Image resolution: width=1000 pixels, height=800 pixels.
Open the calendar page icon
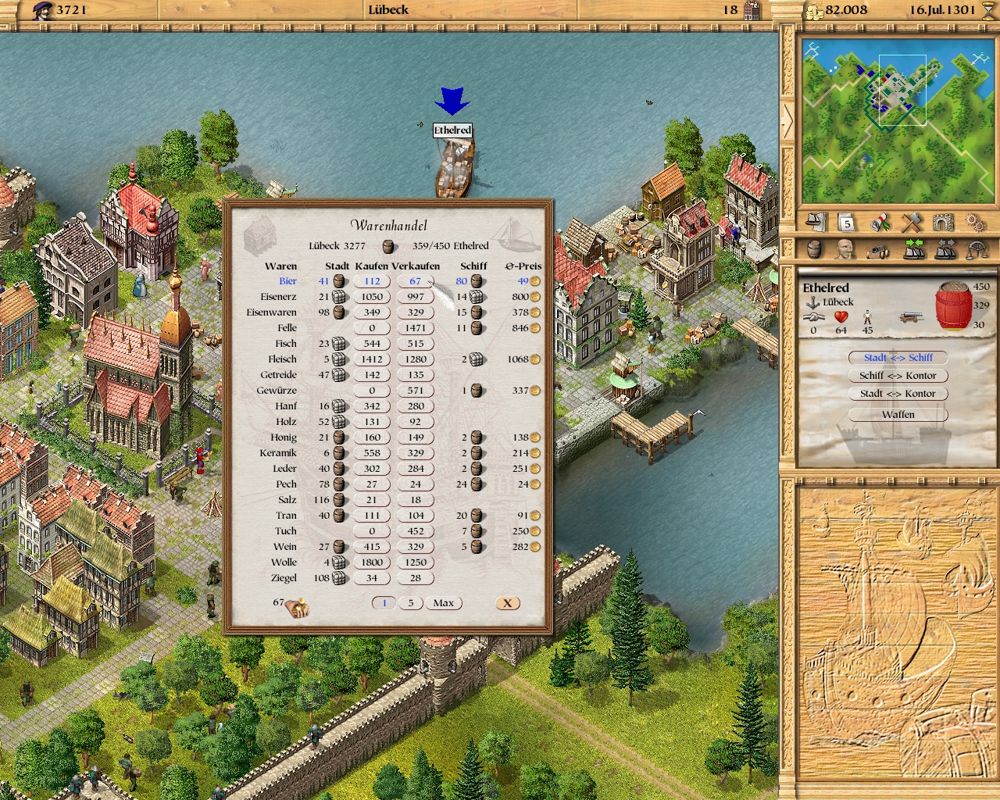click(845, 222)
